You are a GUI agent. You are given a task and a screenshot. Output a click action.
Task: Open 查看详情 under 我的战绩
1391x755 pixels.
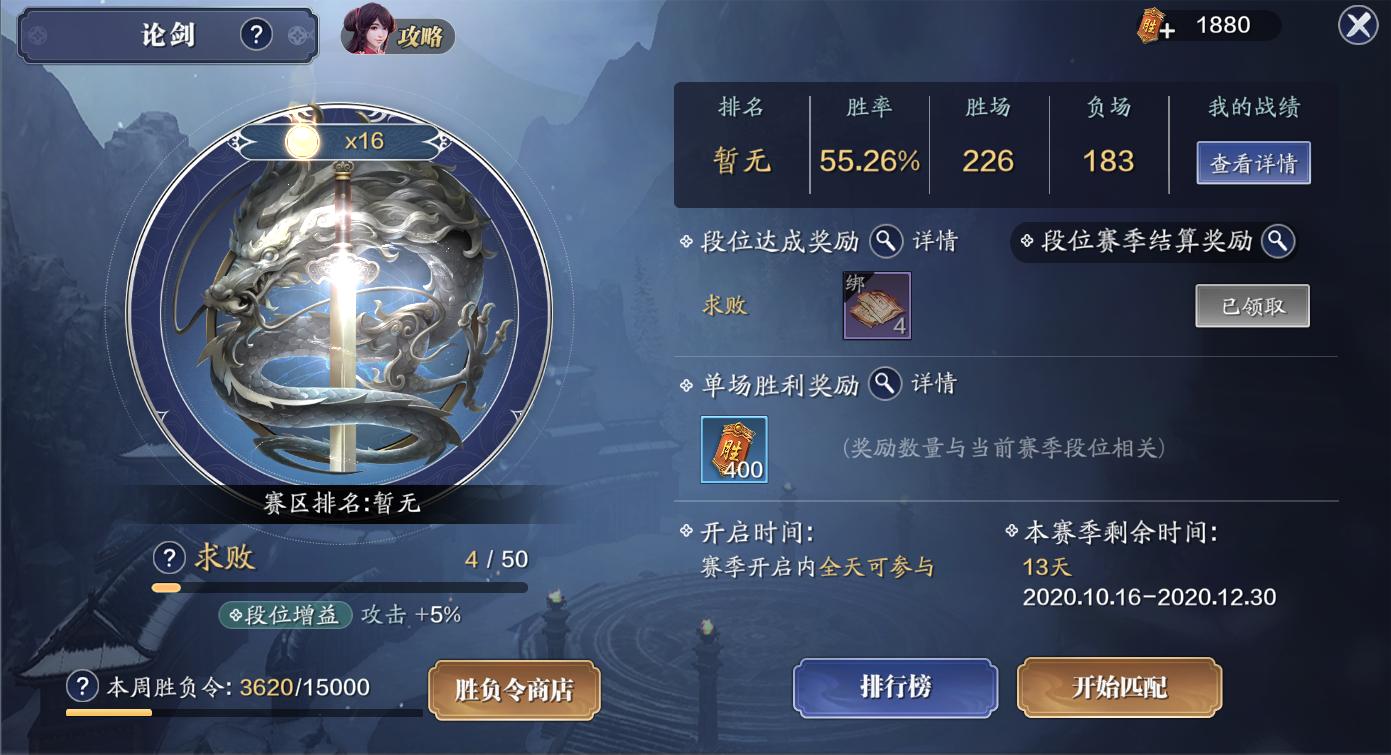point(1253,162)
